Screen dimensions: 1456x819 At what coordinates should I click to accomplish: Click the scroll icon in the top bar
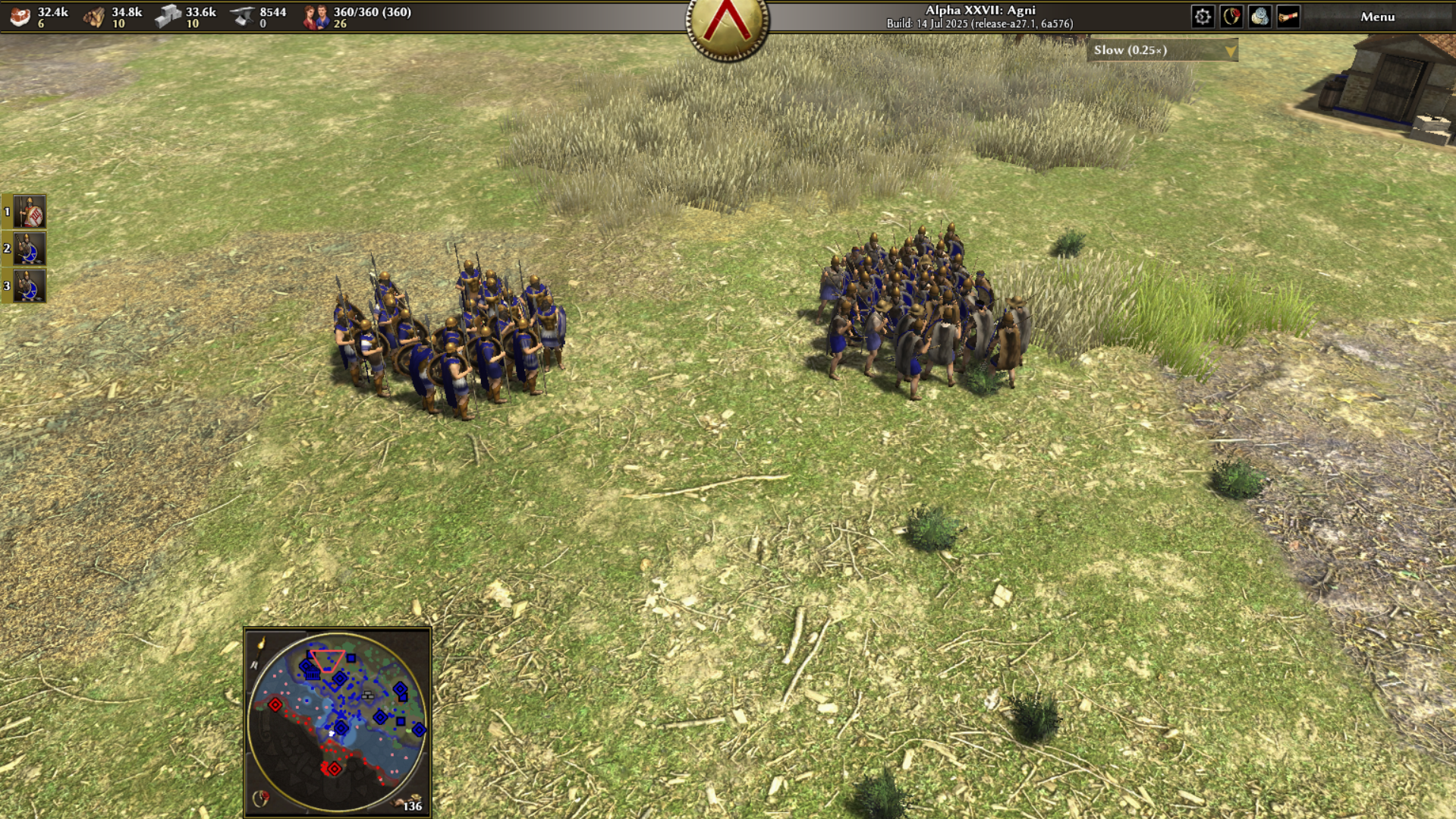[x=1288, y=17]
